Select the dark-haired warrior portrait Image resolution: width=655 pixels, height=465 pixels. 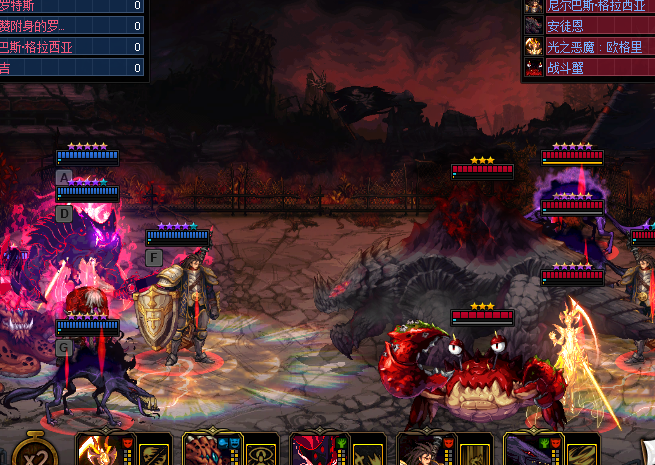(x=418, y=450)
